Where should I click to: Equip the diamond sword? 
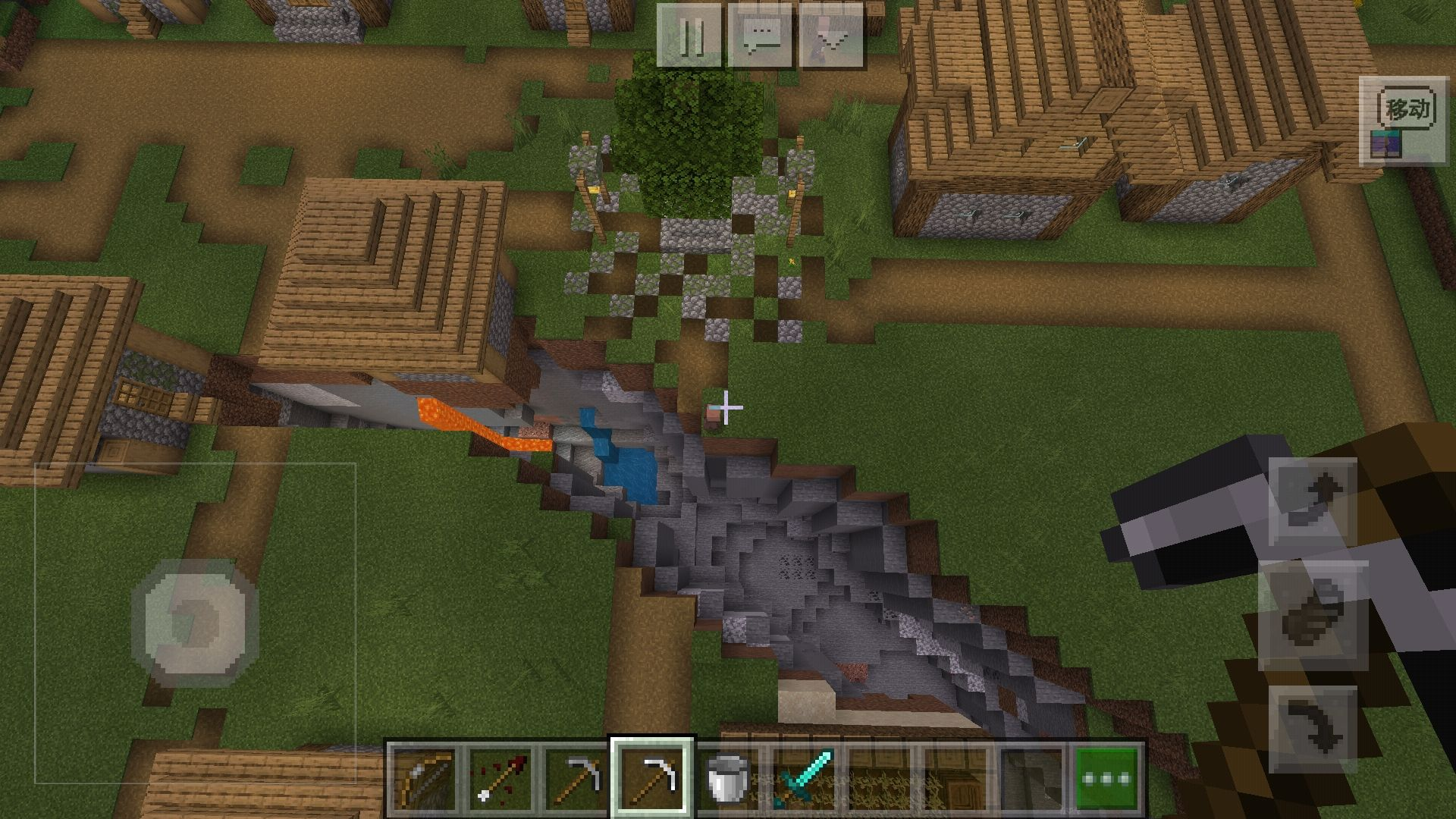(x=804, y=777)
